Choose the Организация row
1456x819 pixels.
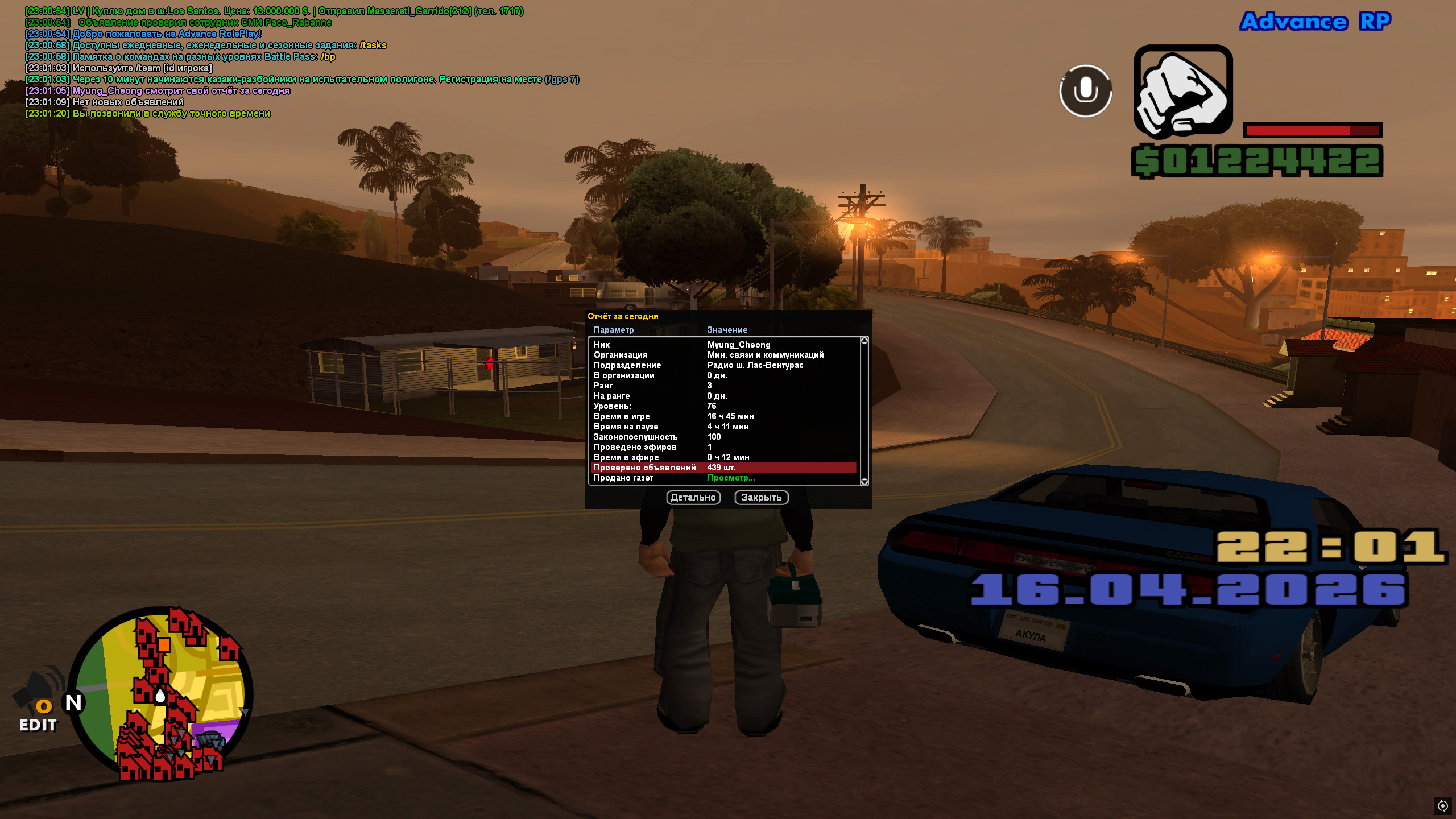click(723, 355)
